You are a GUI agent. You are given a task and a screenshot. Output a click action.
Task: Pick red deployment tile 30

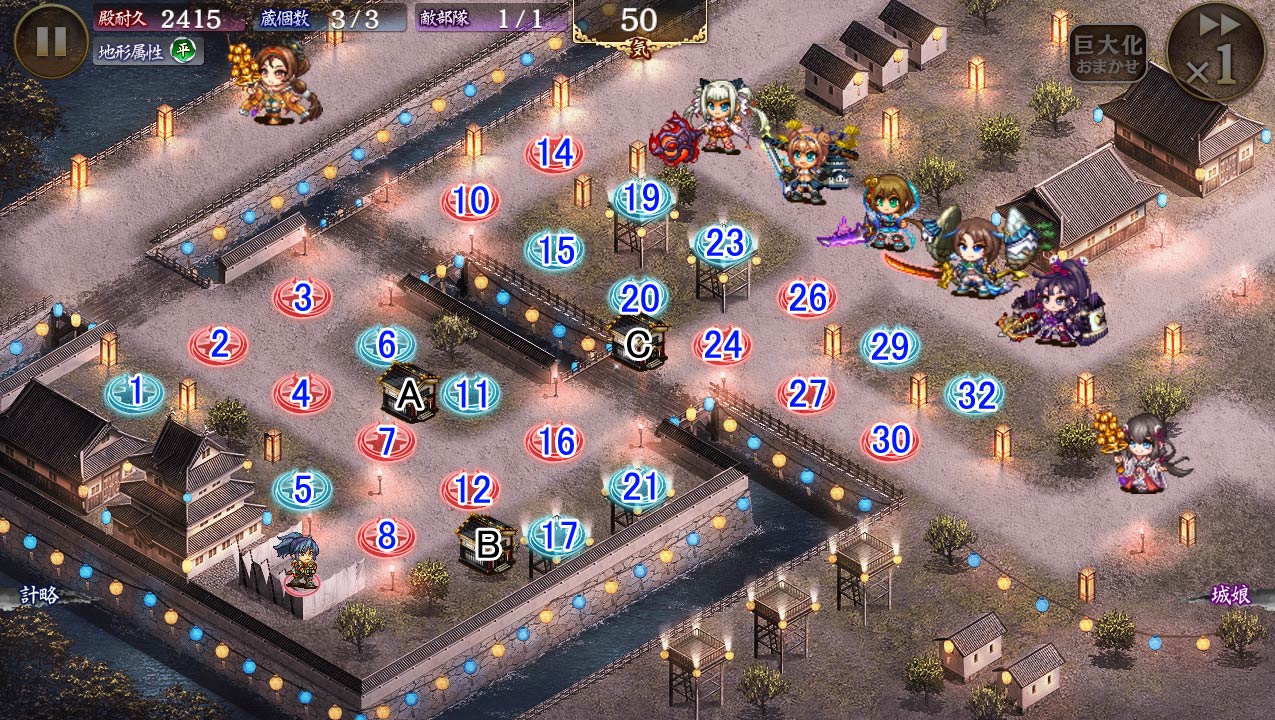tap(890, 440)
